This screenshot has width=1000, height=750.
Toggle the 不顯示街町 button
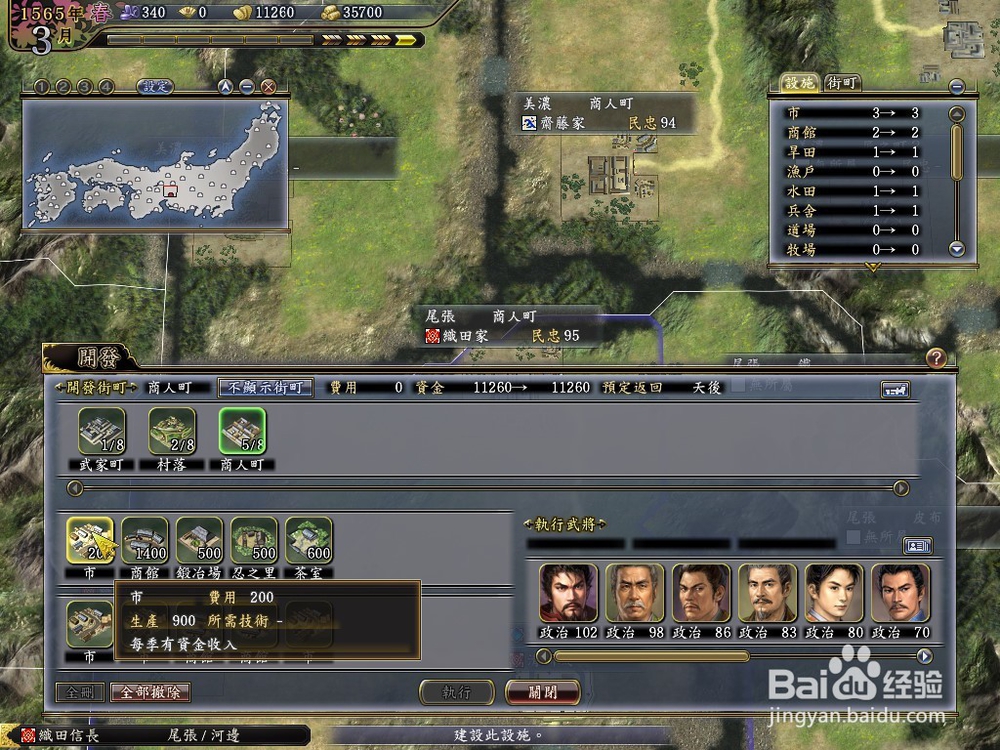[266, 387]
